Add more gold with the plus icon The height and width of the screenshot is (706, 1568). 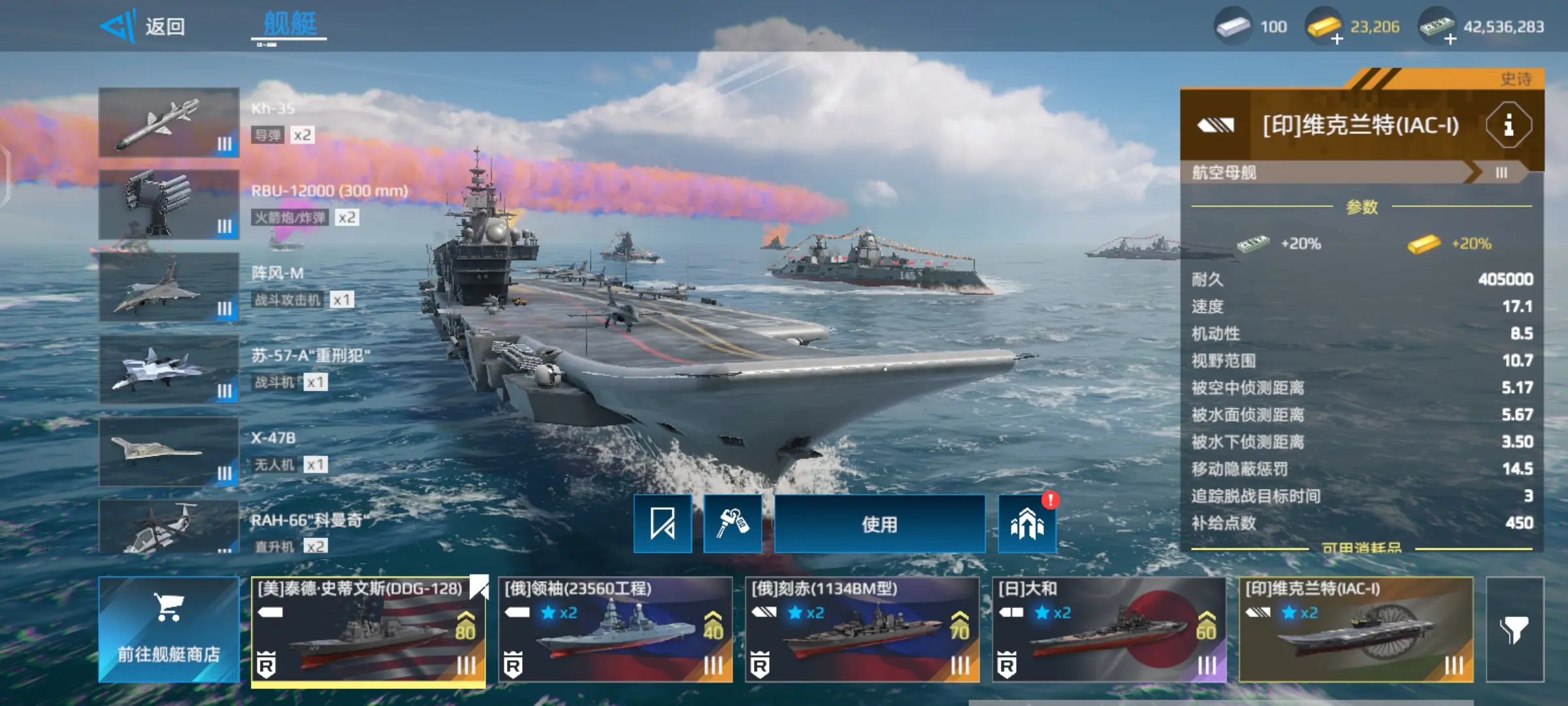[1336, 39]
